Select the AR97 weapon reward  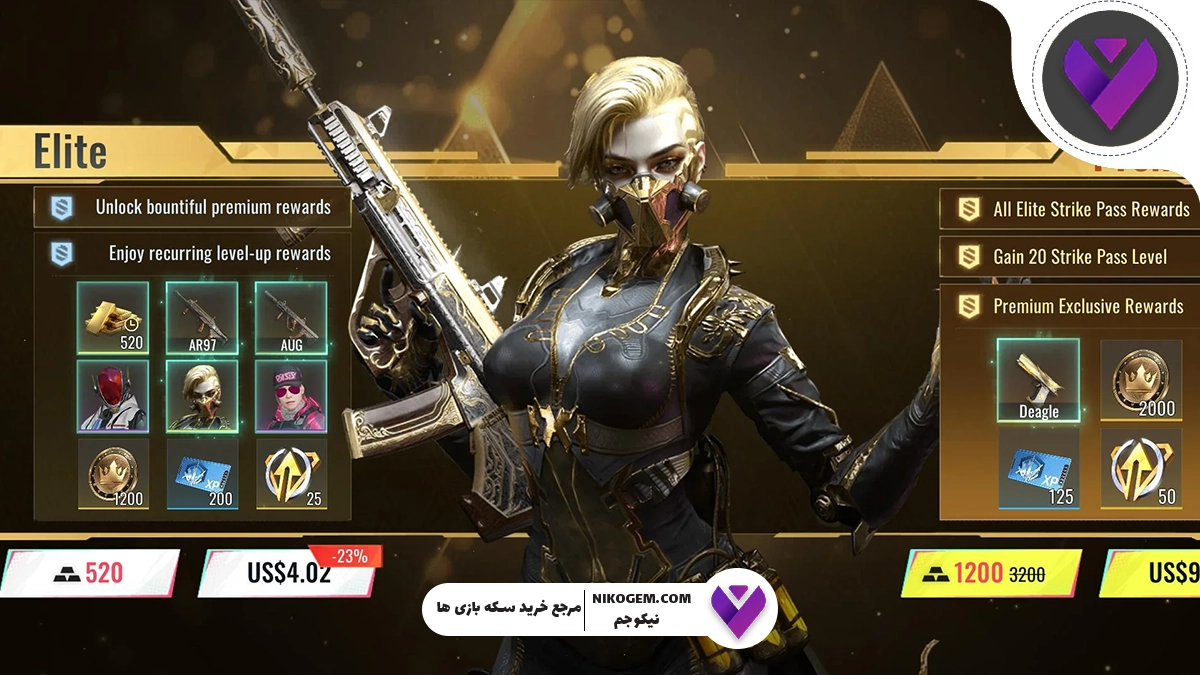(202, 317)
